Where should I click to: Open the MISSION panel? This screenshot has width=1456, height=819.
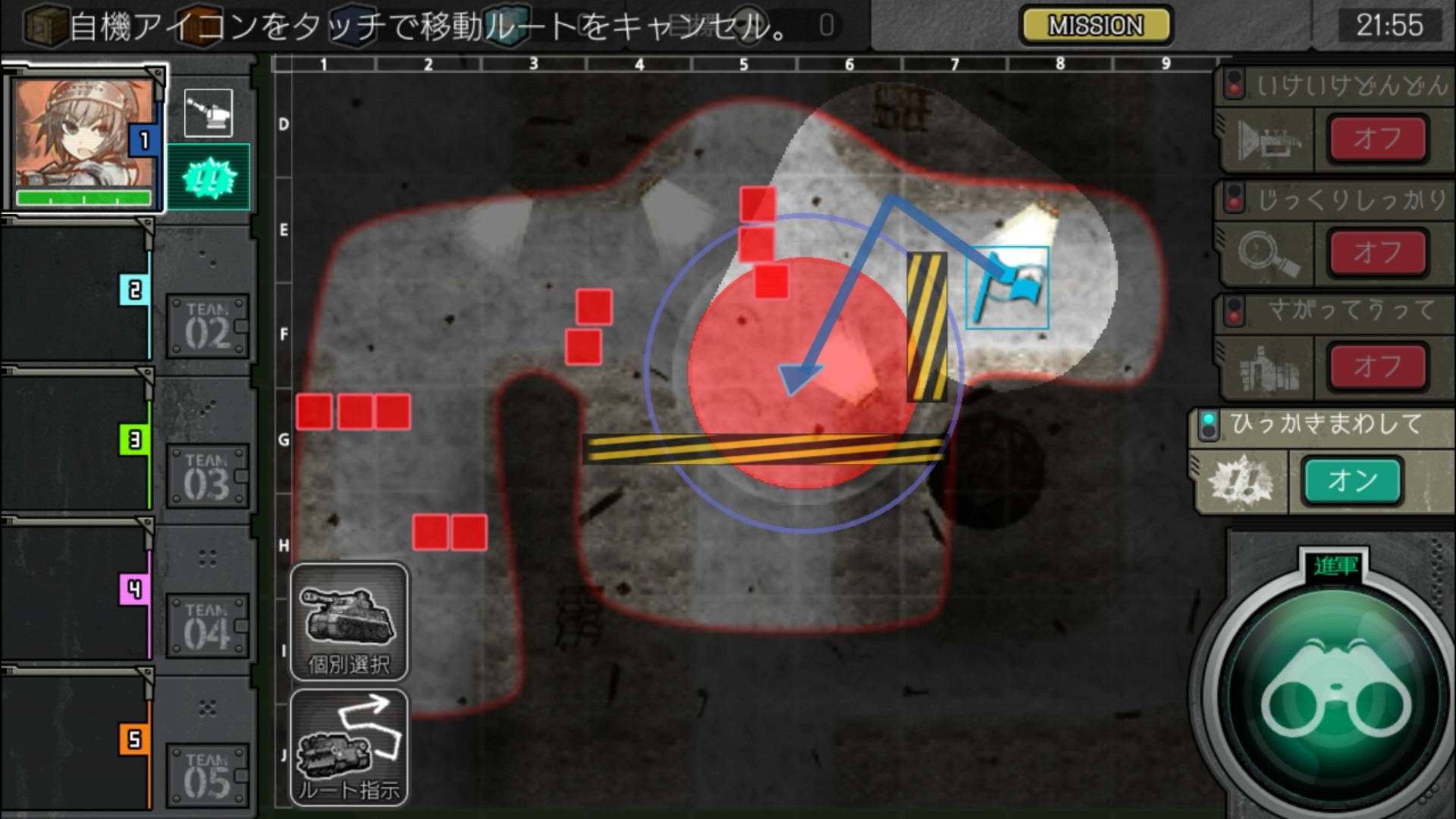coord(1095,26)
